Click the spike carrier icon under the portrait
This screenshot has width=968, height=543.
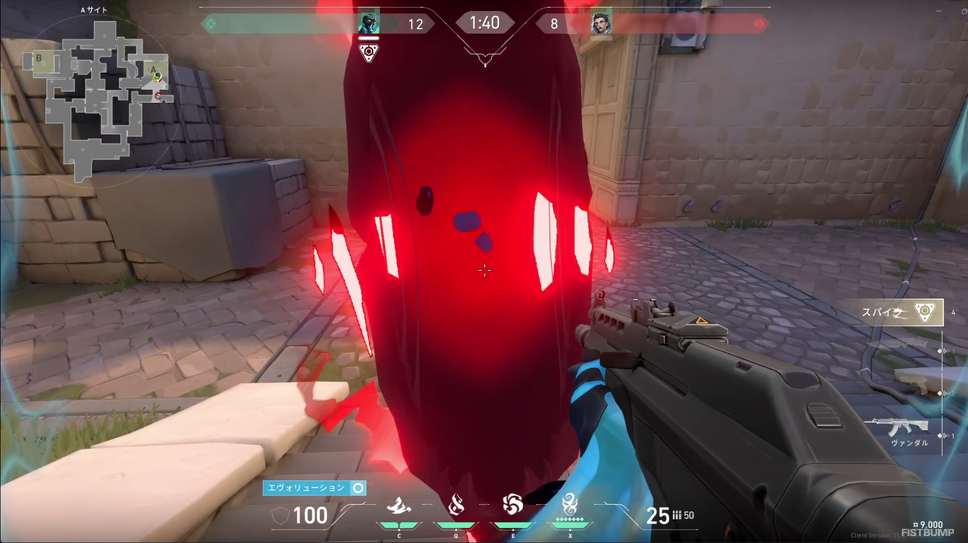tap(369, 51)
